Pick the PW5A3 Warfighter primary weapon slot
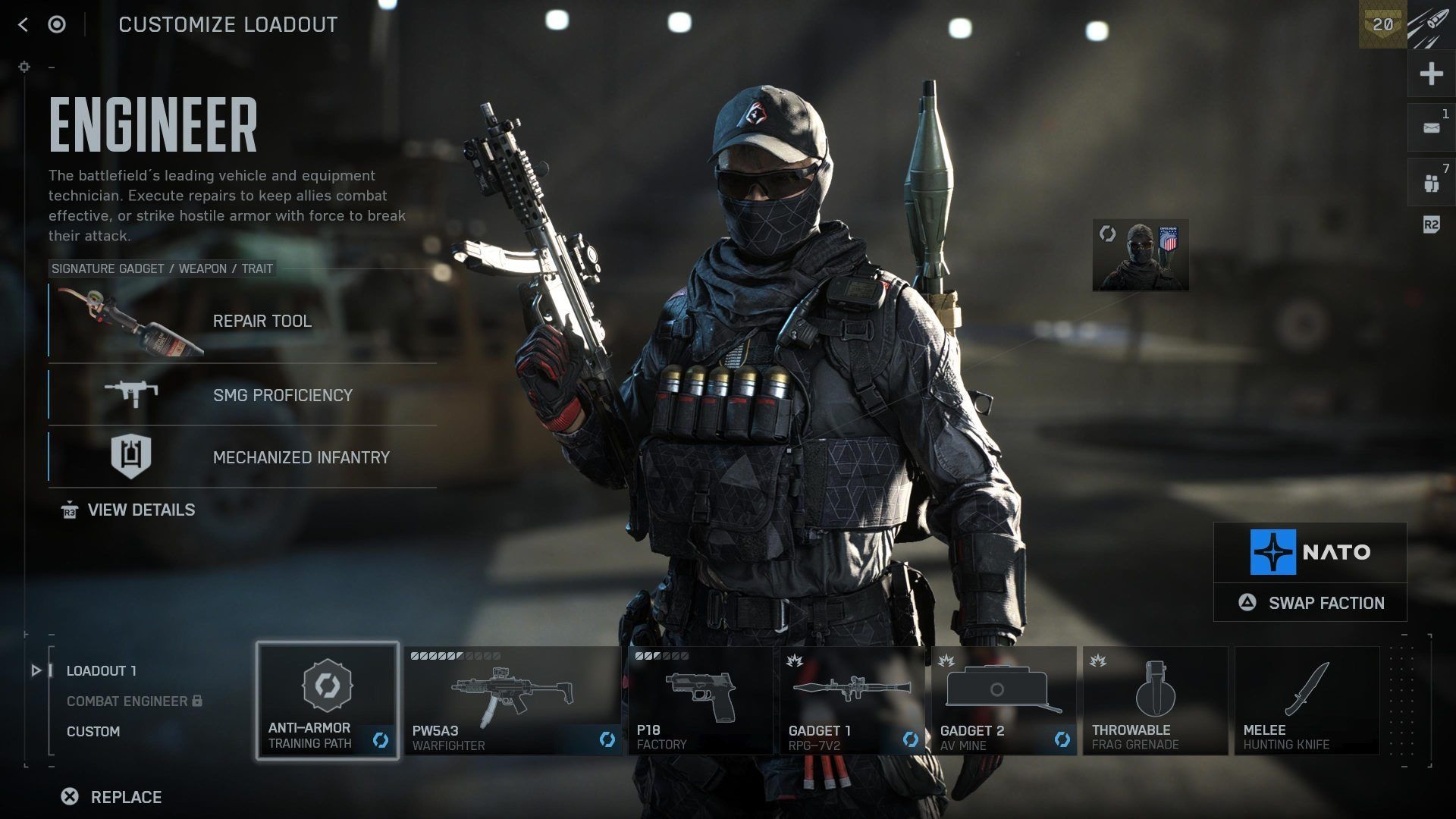 [x=513, y=701]
